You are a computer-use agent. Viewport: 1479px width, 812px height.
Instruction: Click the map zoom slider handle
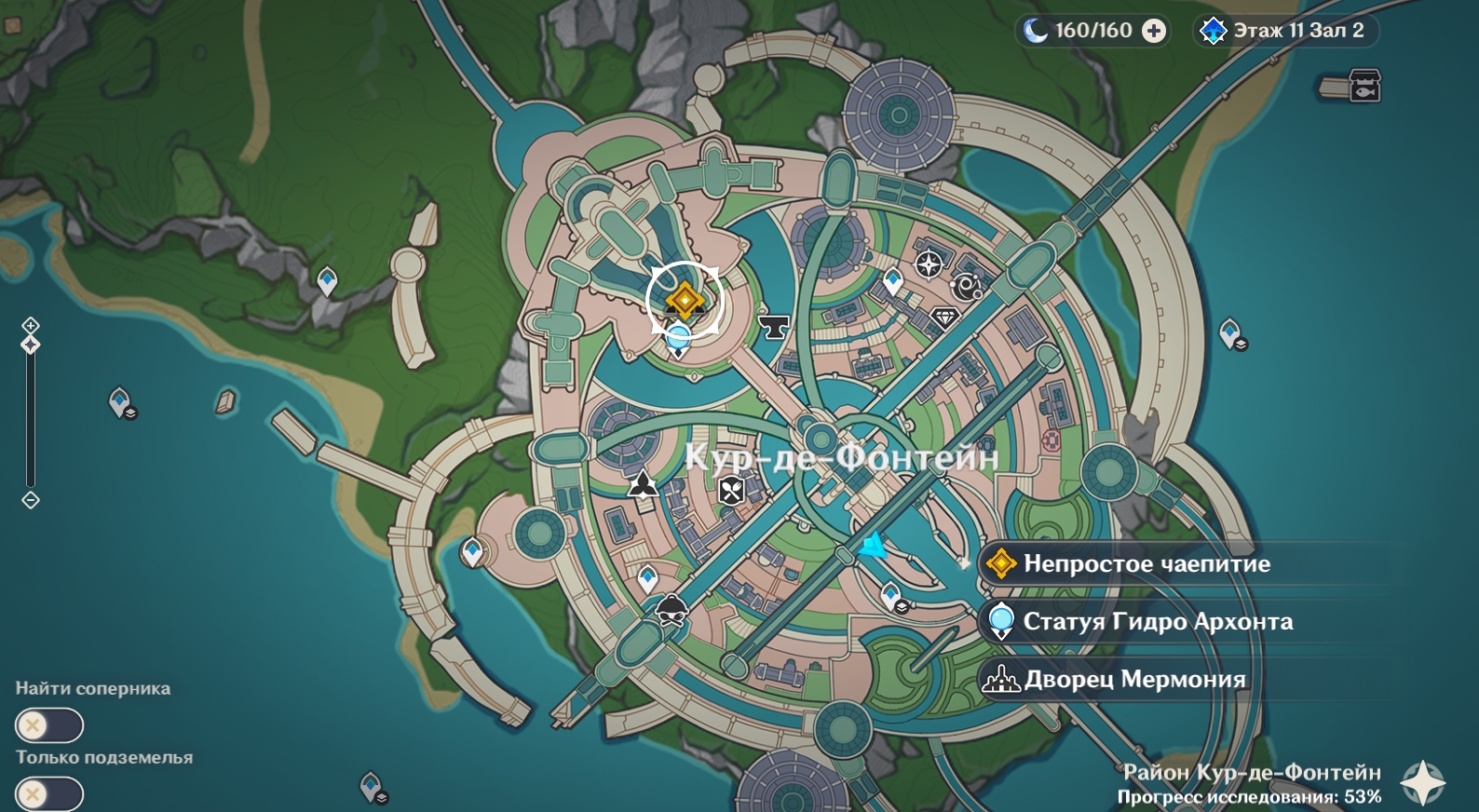[x=31, y=345]
